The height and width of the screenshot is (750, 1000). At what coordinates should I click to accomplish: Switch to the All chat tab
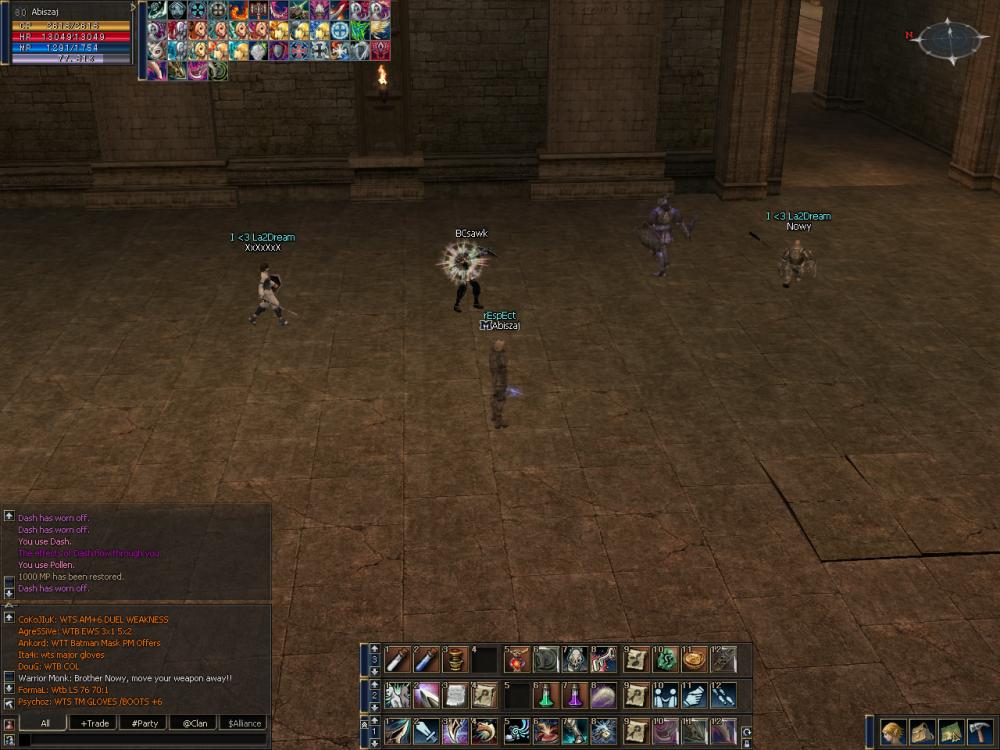coord(45,723)
